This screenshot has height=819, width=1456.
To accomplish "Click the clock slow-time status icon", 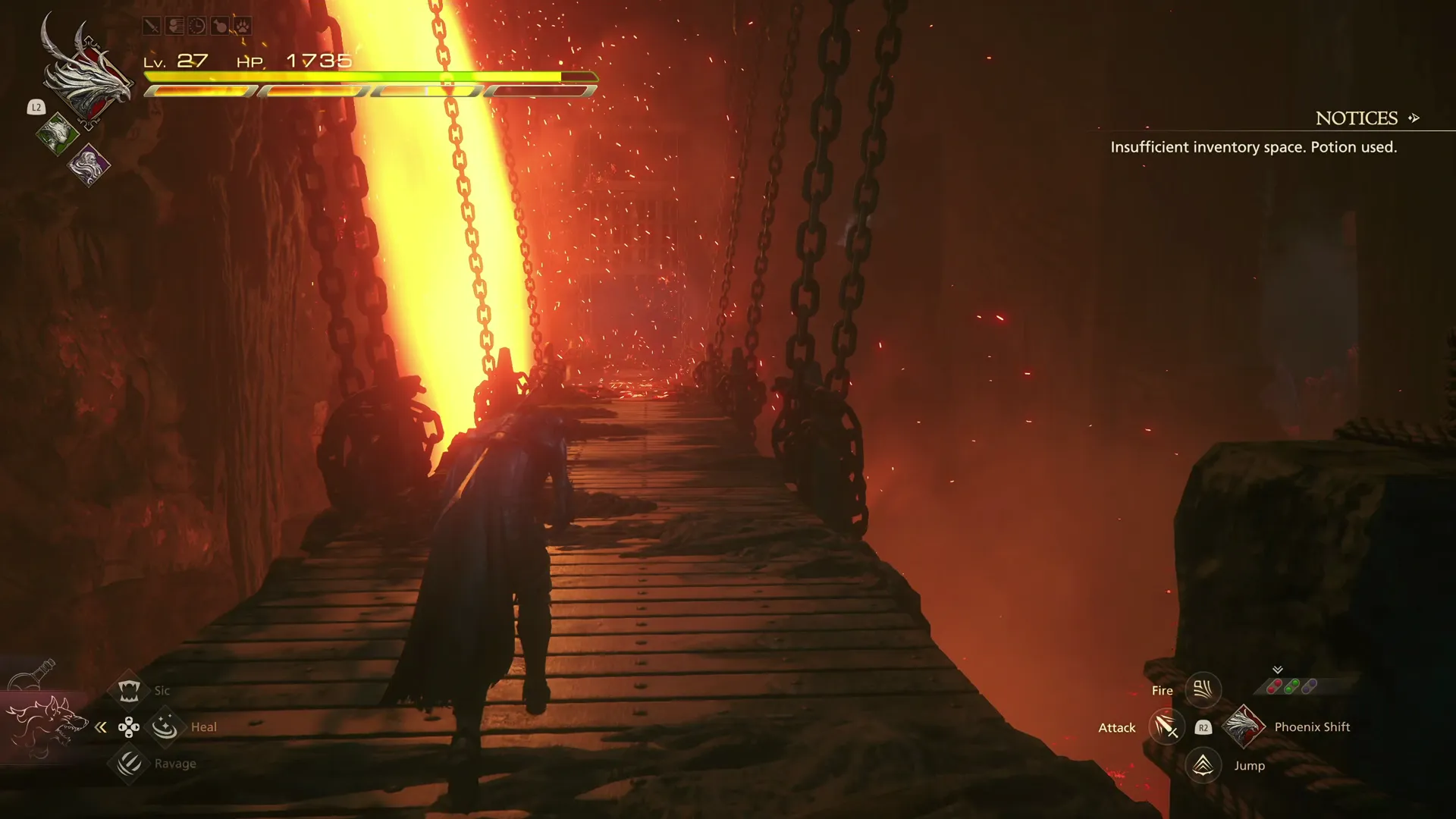I will 197,26.
